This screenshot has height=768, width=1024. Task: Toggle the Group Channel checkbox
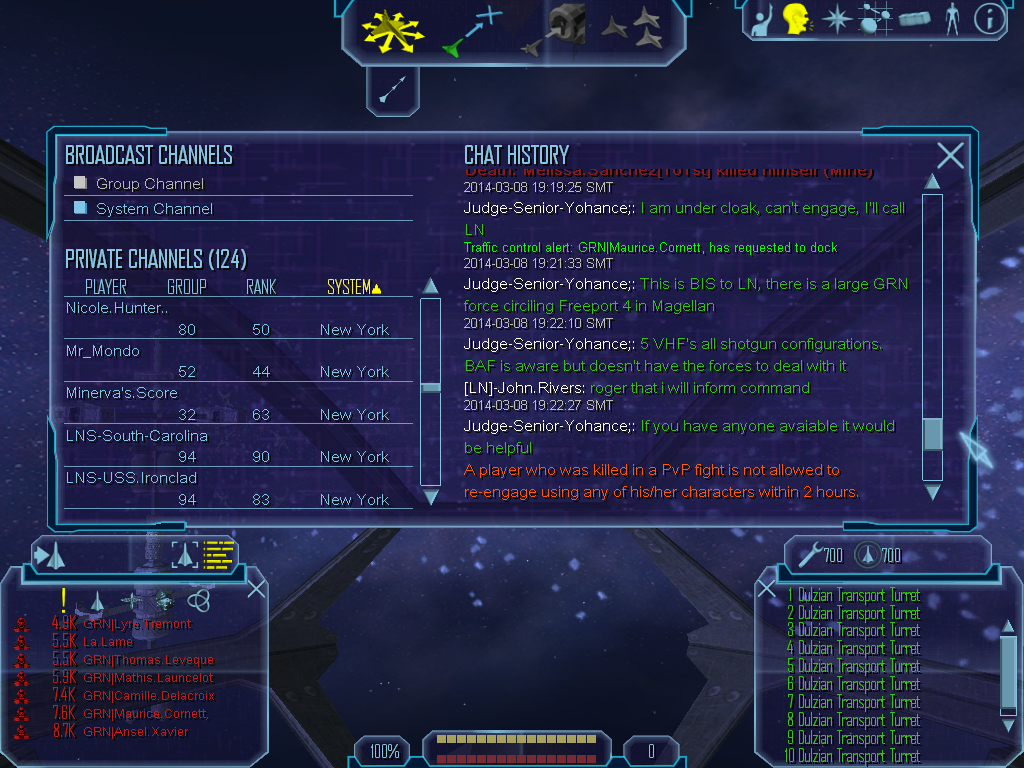pyautogui.click(x=81, y=183)
